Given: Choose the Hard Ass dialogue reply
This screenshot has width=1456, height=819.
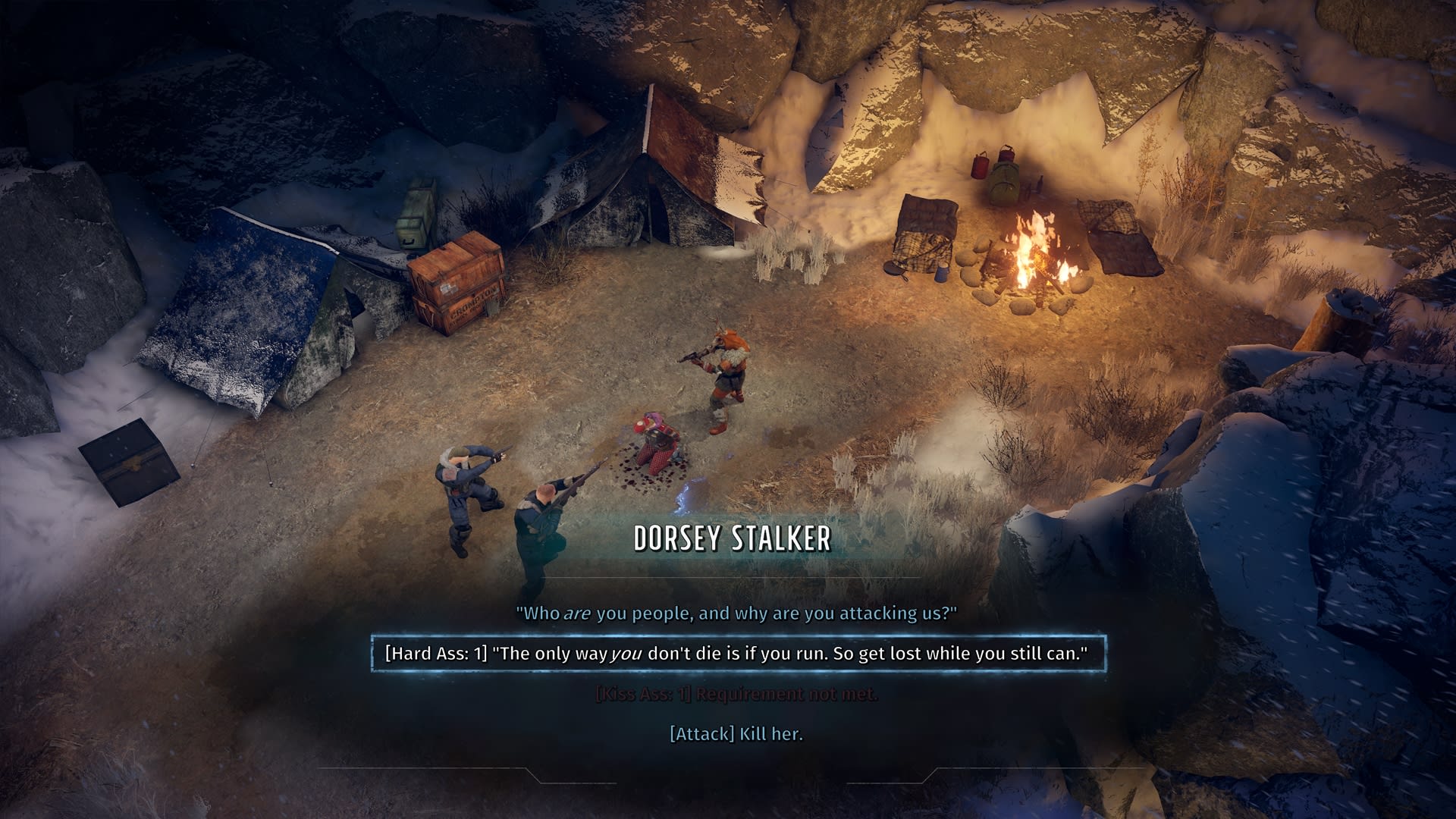Looking at the screenshot, I should (736, 654).
